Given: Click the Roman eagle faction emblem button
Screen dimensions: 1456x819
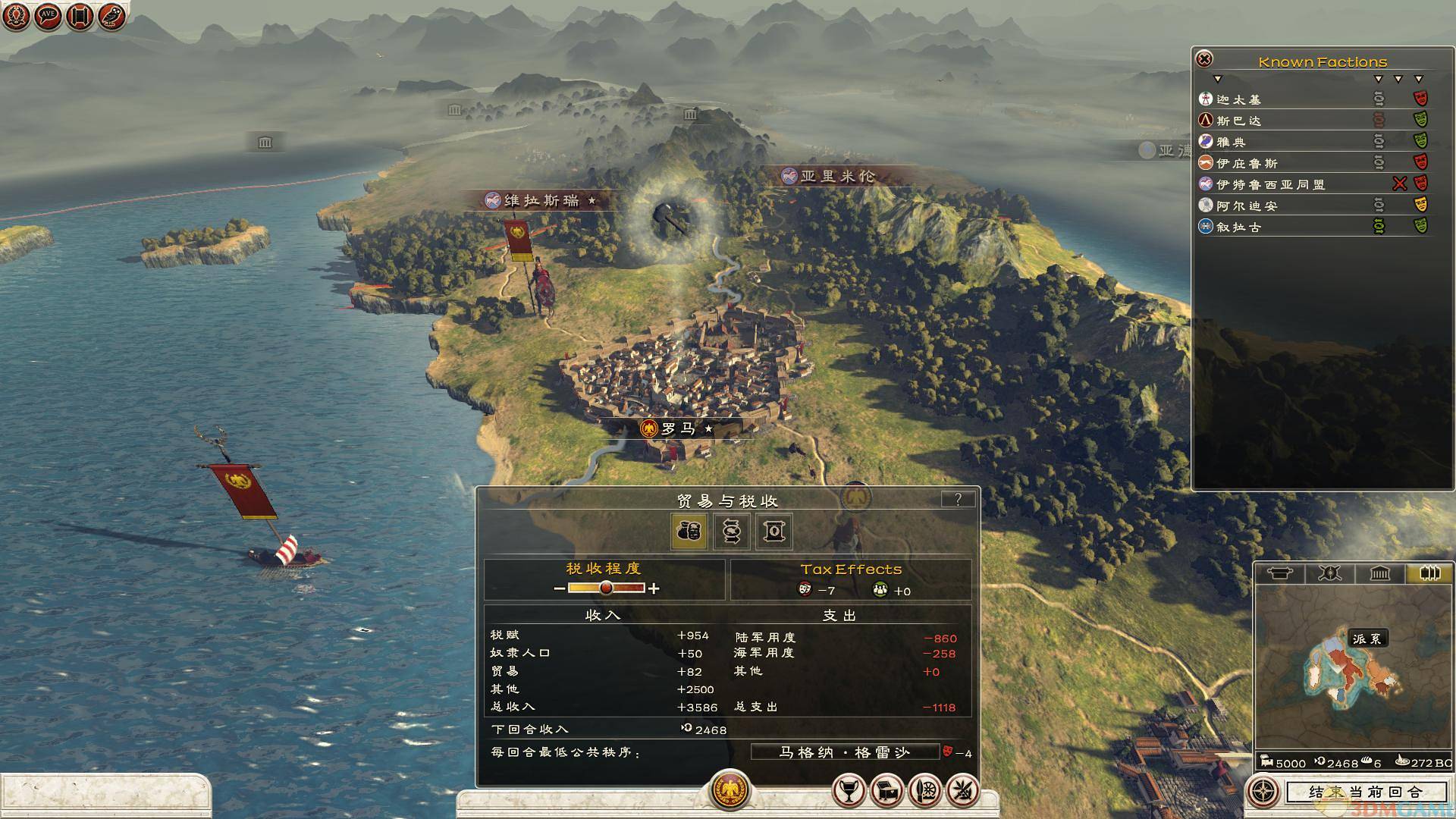Looking at the screenshot, I should pos(730,790).
